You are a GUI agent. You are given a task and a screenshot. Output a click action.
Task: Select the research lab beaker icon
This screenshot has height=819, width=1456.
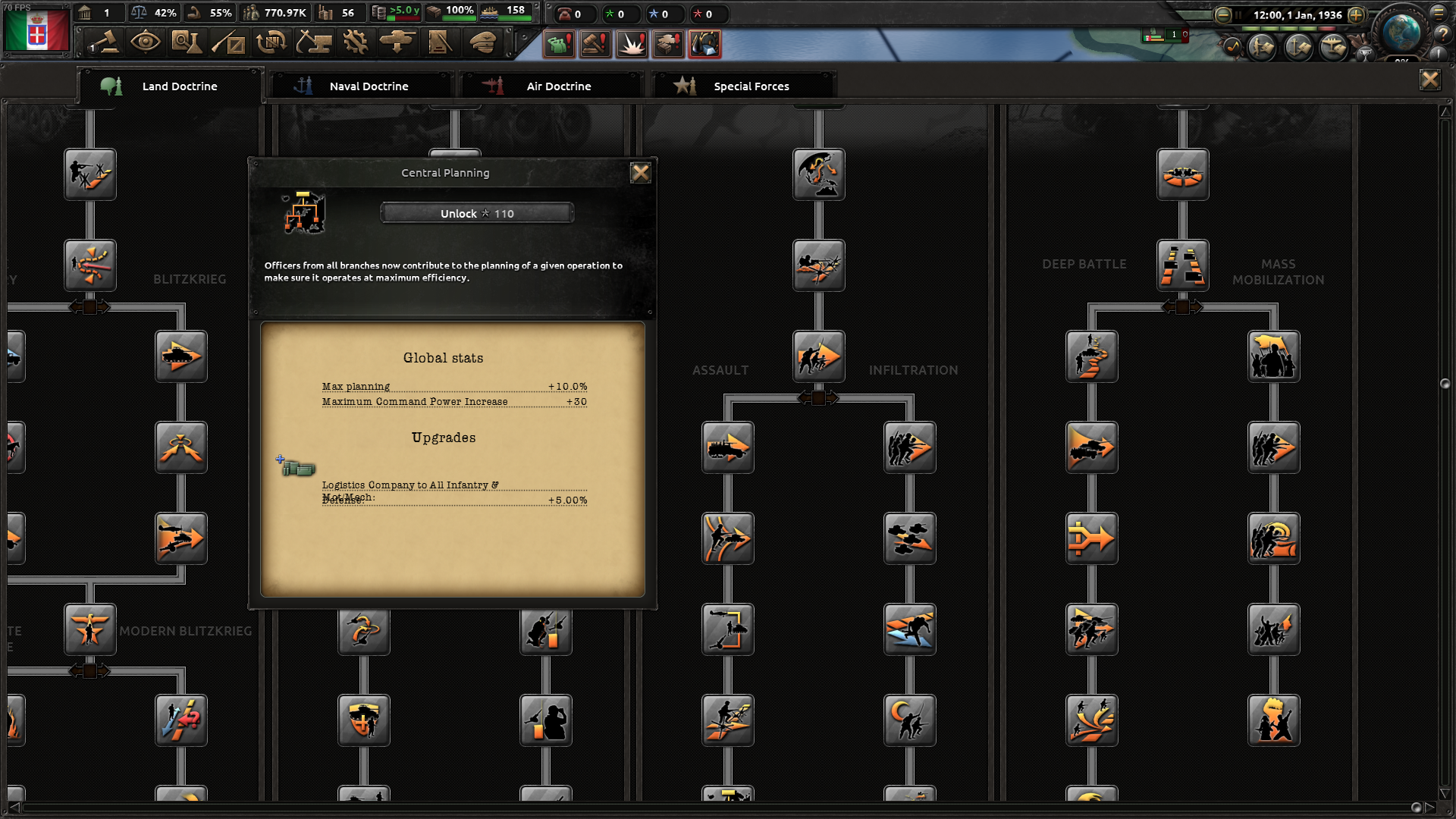pyautogui.click(x=187, y=43)
